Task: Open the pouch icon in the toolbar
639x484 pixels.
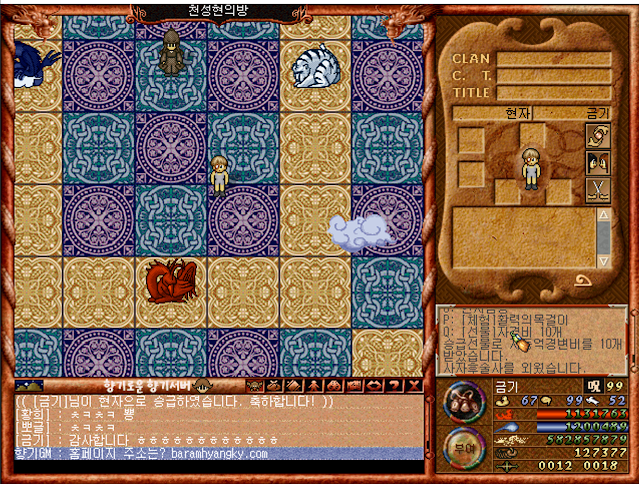Action: pyautogui.click(x=275, y=385)
